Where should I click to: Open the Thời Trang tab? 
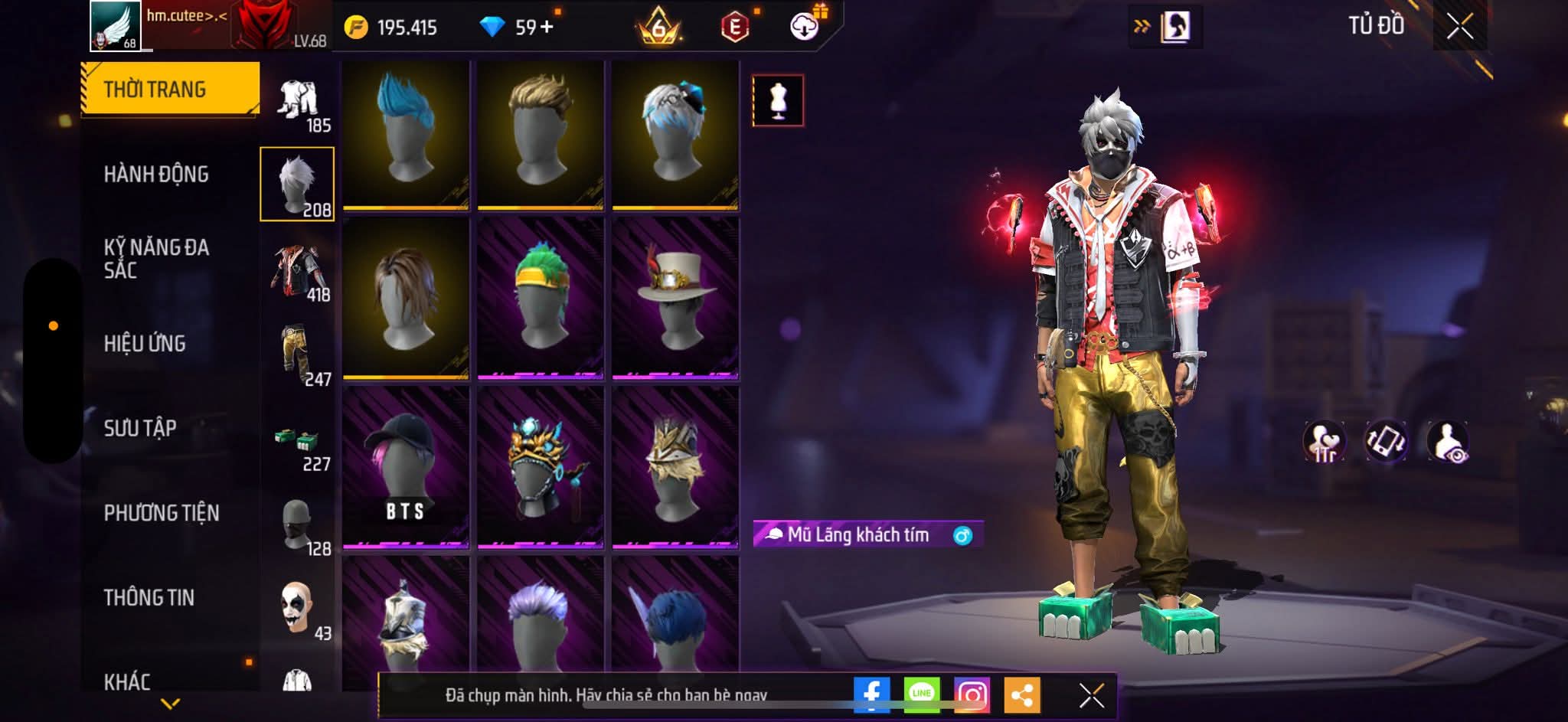click(170, 90)
